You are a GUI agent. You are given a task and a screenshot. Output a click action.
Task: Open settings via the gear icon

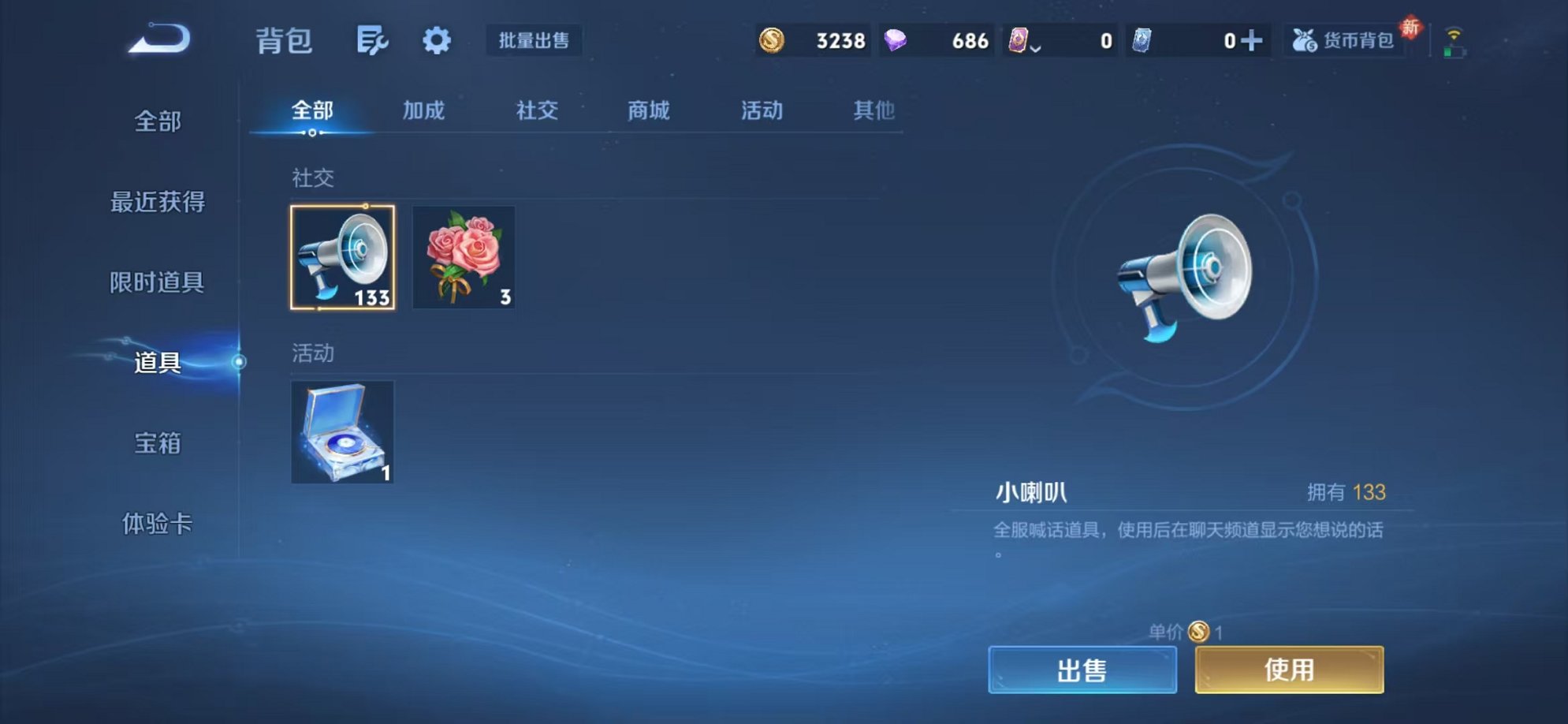point(436,41)
